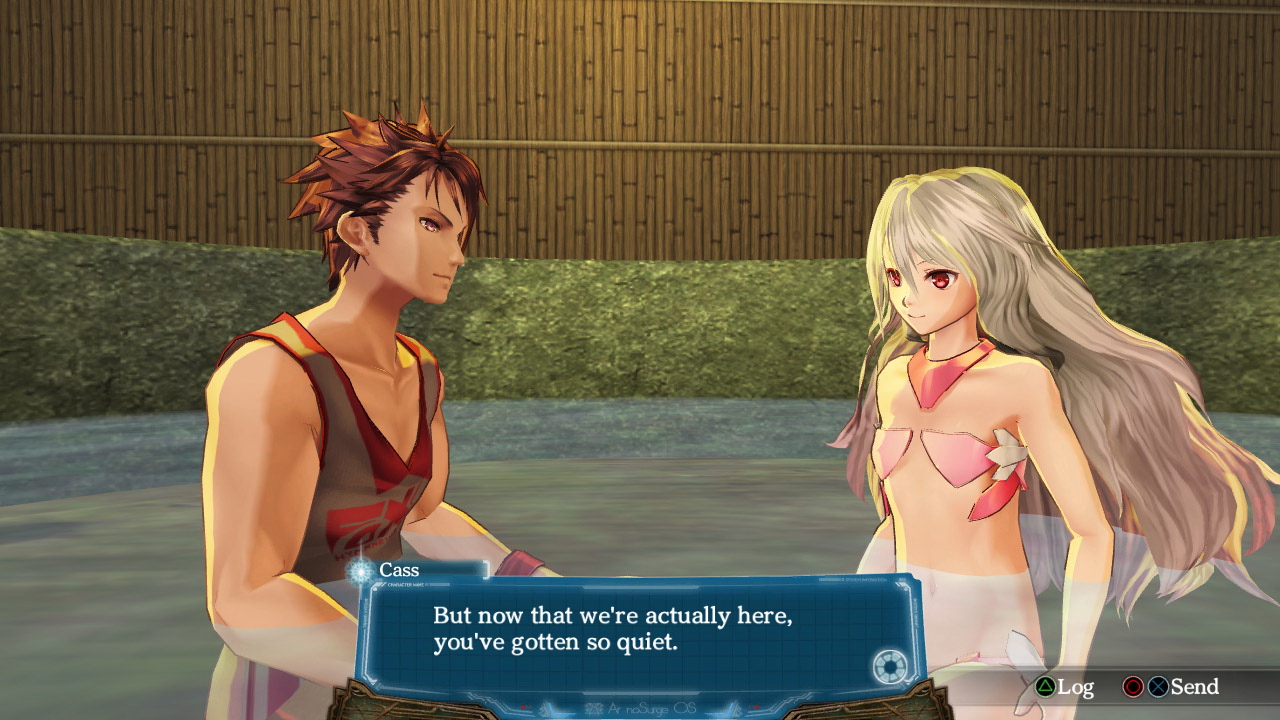Screen dimensions: 1280x720
Task: Toggle the left red marker on the bottom bar
Action: 525,708
